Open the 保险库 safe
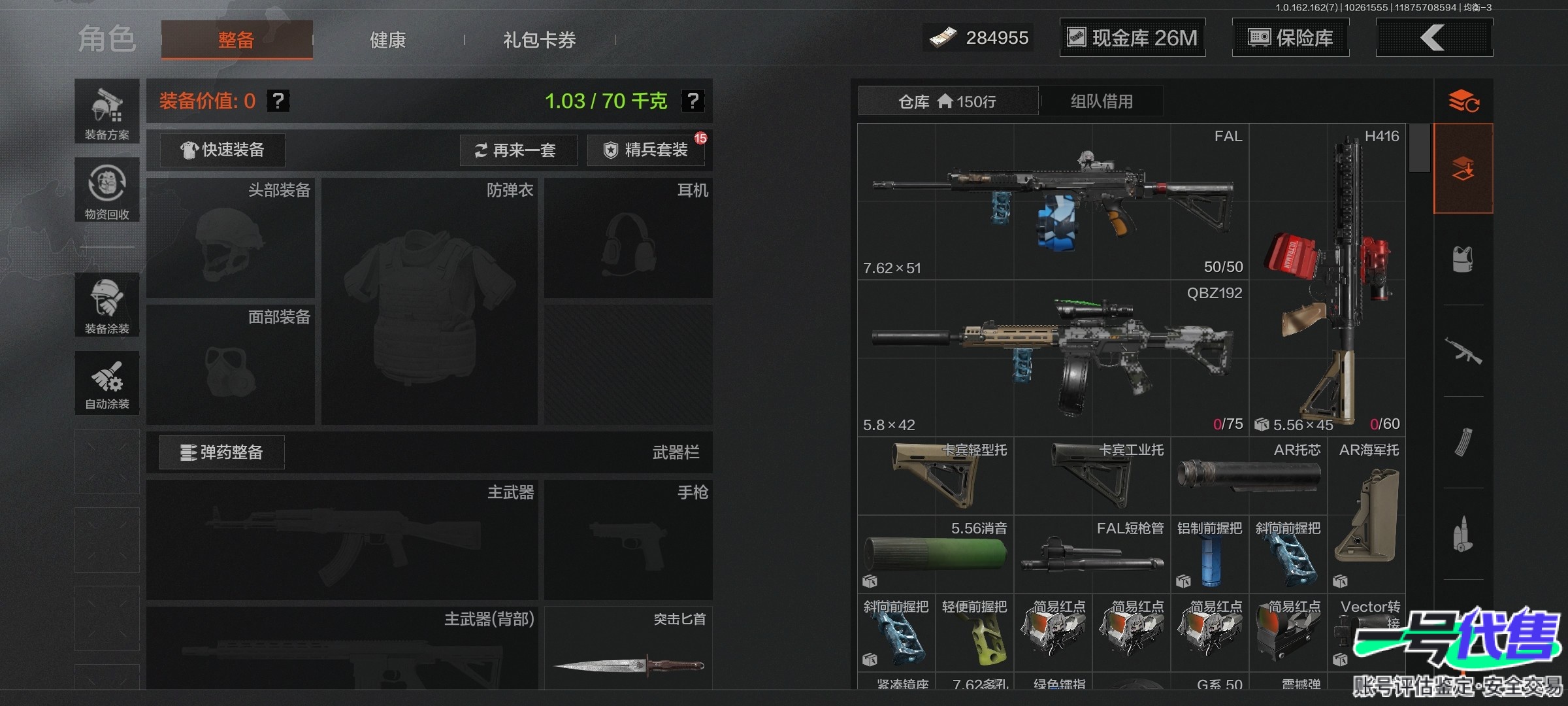Screen dimensions: 1568x706 1290,38
